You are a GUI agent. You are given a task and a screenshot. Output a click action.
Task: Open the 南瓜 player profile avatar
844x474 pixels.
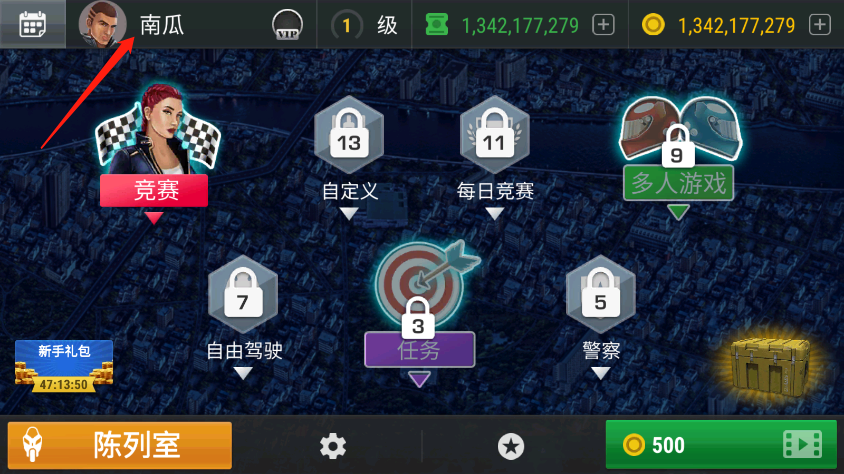pyautogui.click(x=103, y=25)
